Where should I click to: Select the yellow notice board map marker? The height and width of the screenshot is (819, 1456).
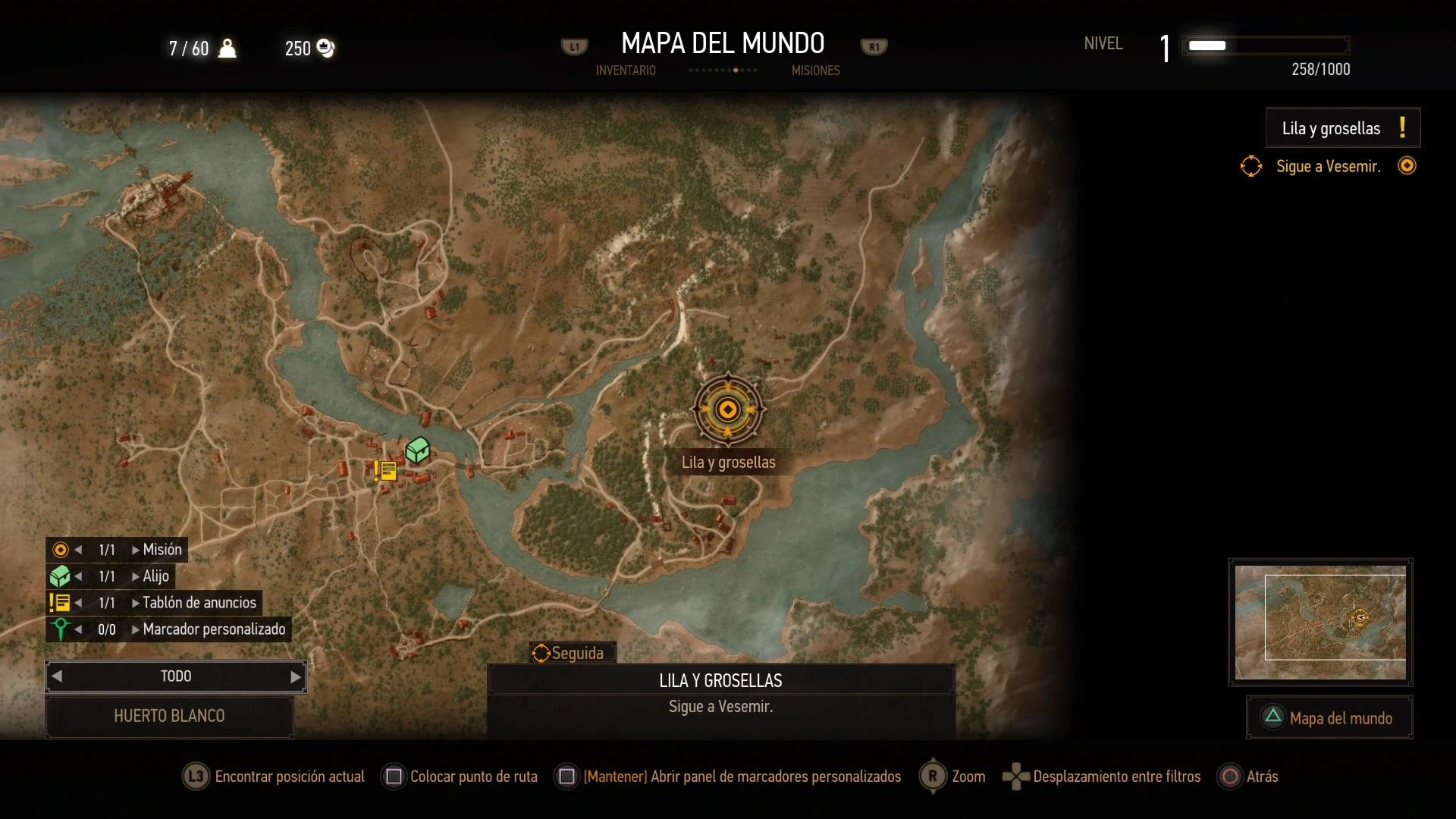[x=385, y=471]
